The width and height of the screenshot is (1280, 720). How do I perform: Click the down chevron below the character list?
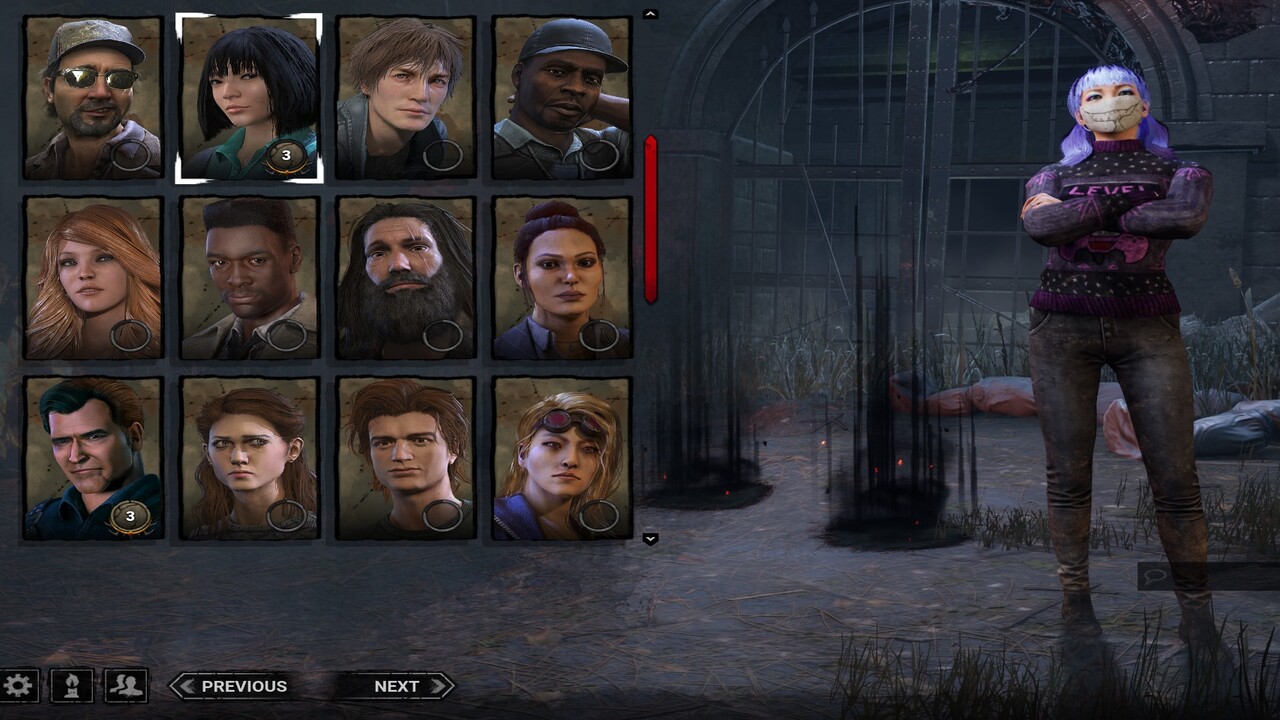pyautogui.click(x=650, y=540)
